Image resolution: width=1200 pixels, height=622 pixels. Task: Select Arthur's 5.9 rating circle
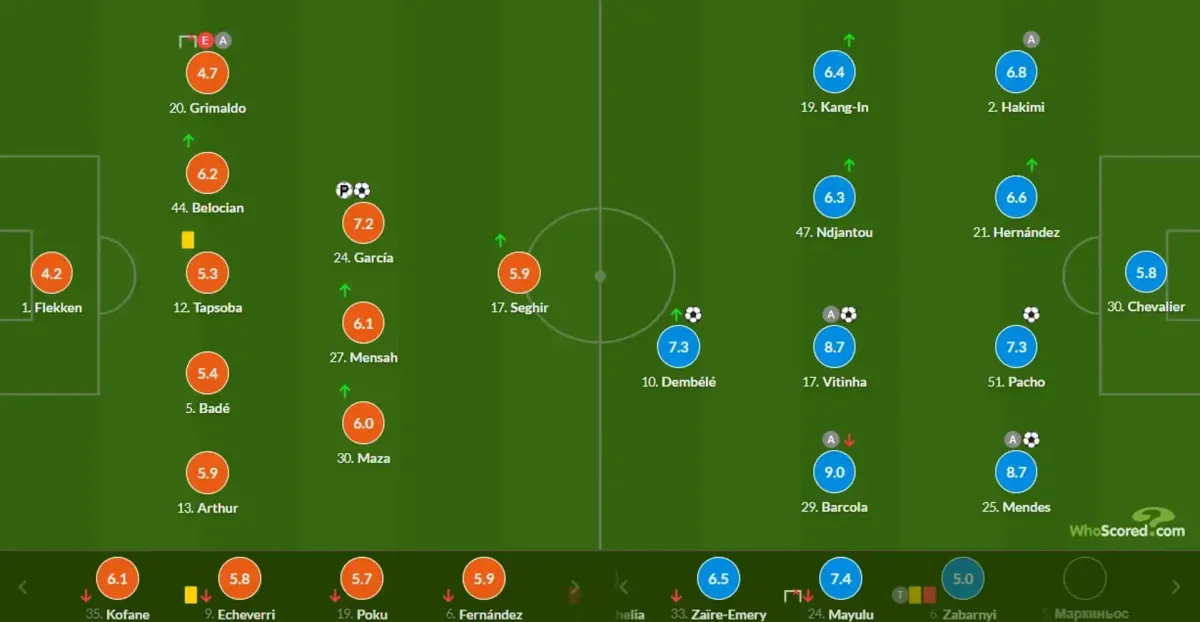208,472
